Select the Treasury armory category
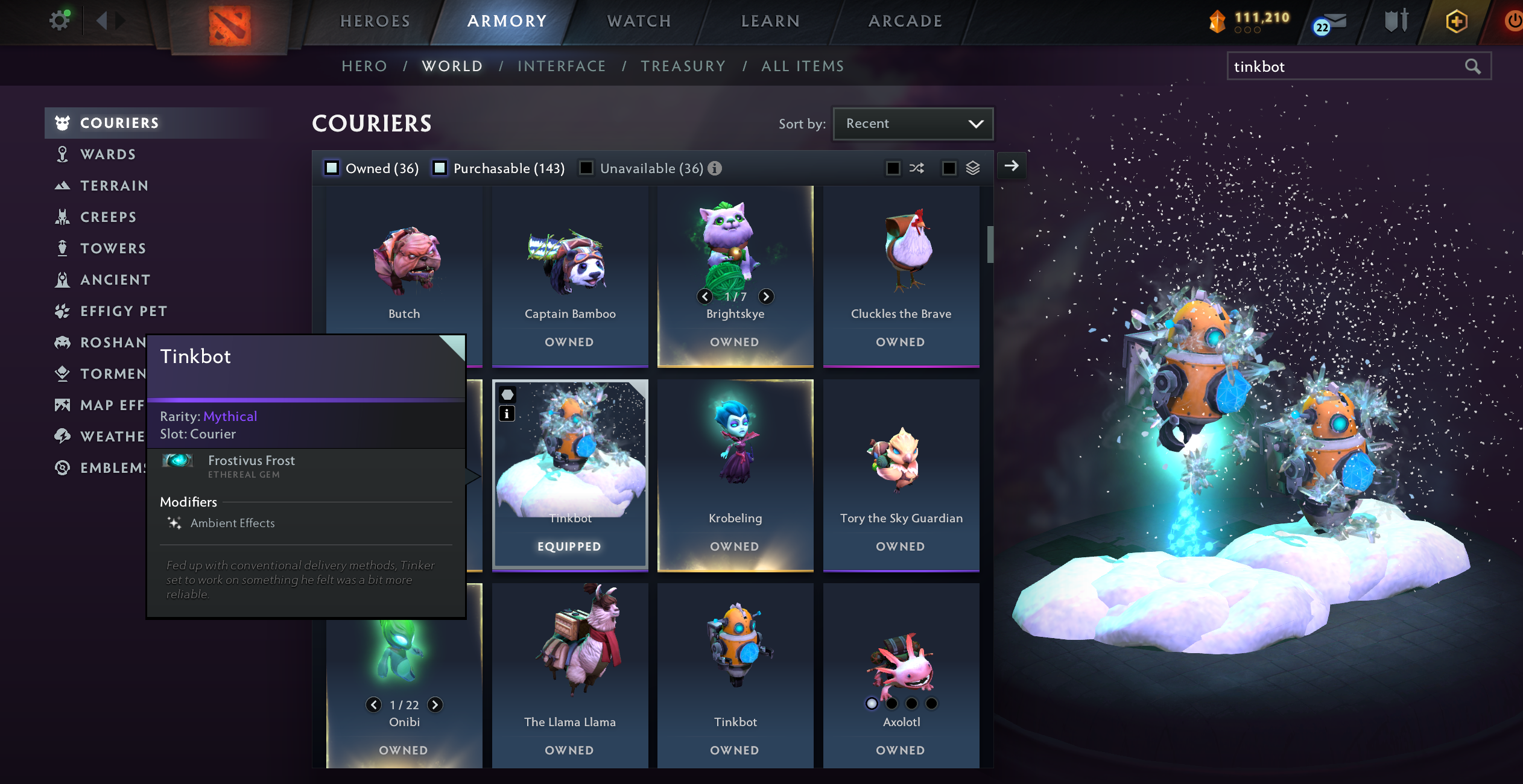Screen dimensions: 1523x784 tap(683, 66)
